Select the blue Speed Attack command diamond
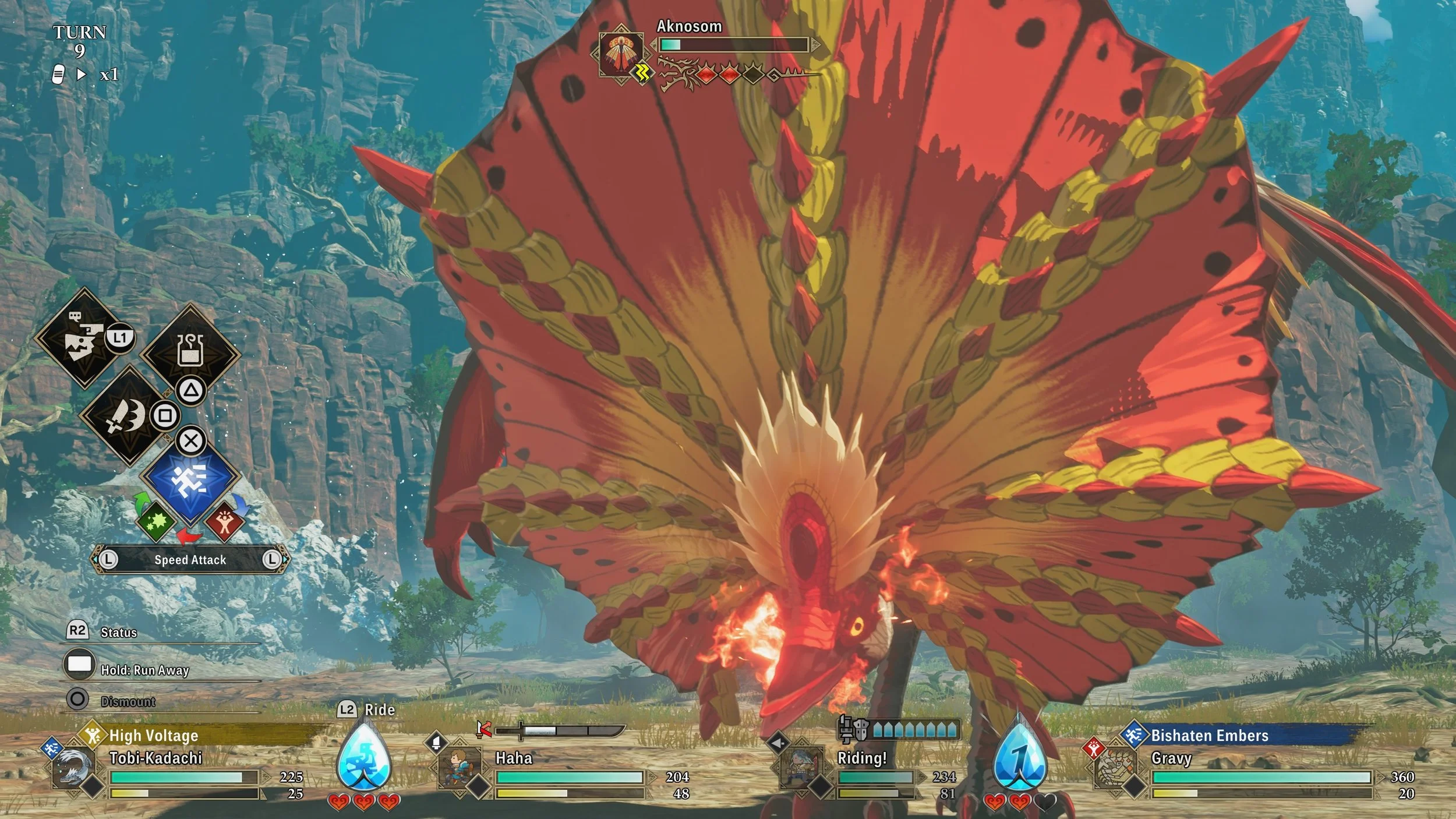Image resolution: width=1456 pixels, height=819 pixels. click(190, 476)
